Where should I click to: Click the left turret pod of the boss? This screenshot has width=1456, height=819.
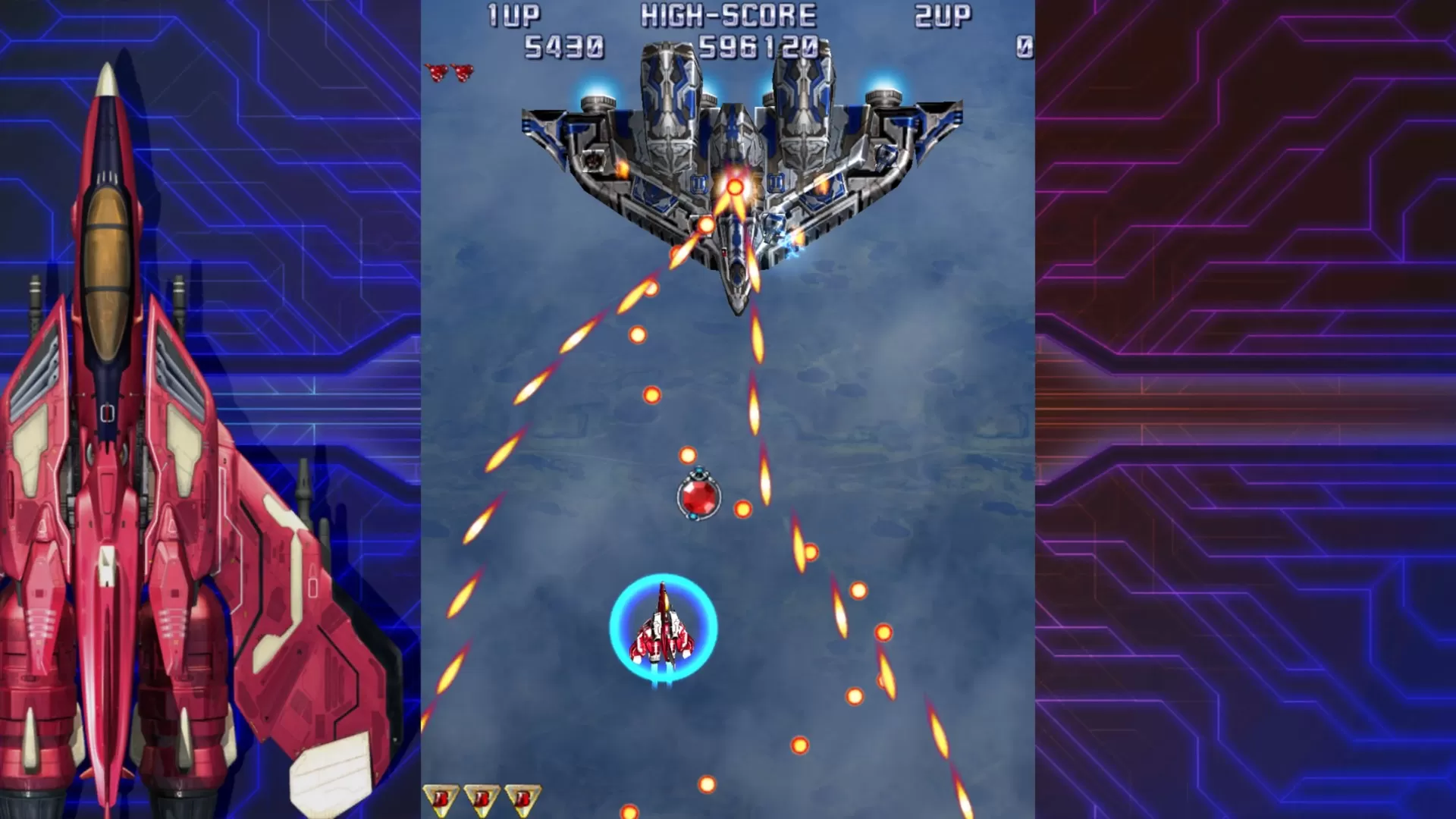(x=594, y=161)
